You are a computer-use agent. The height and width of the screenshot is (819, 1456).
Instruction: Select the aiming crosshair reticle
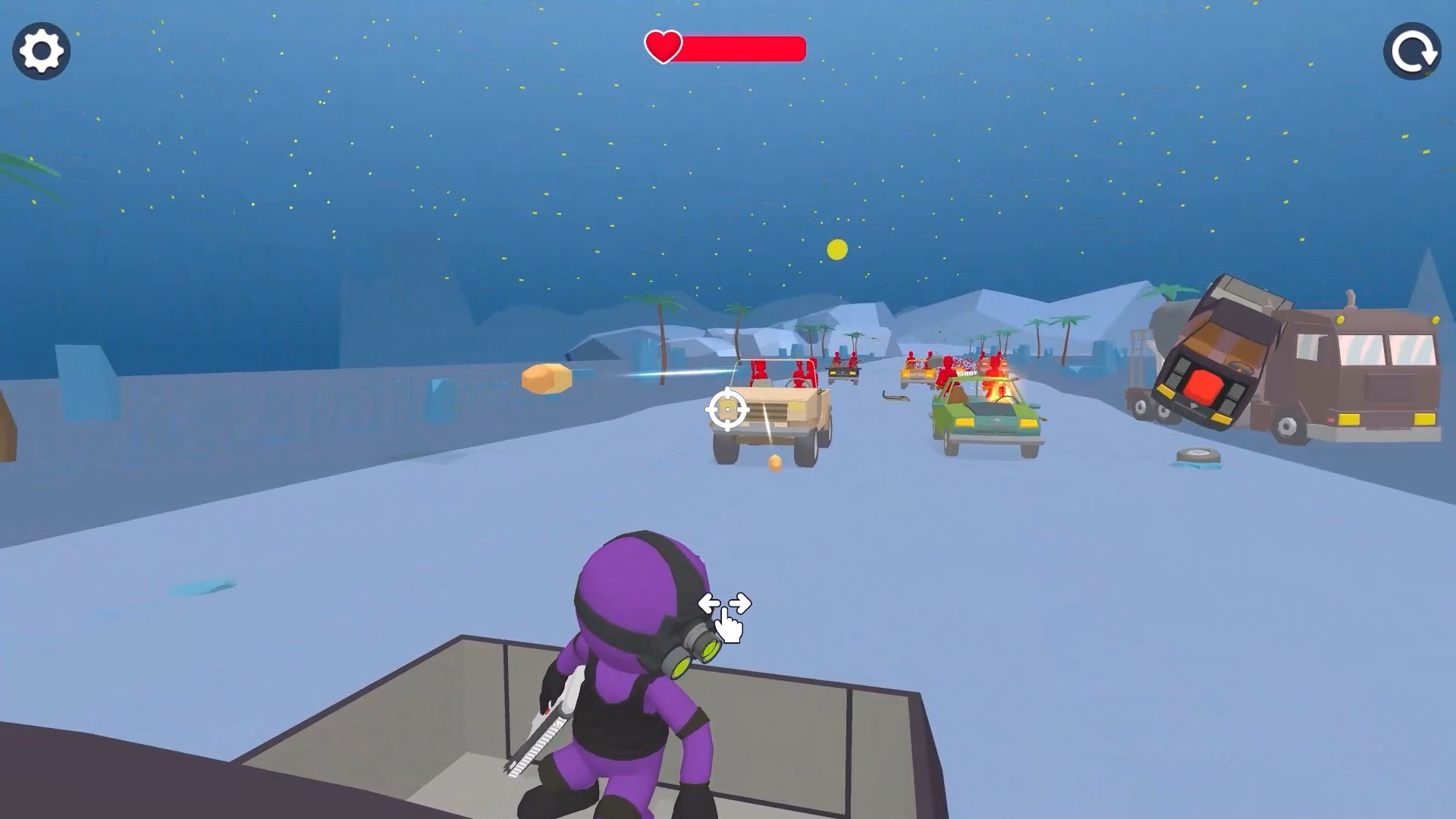(727, 409)
